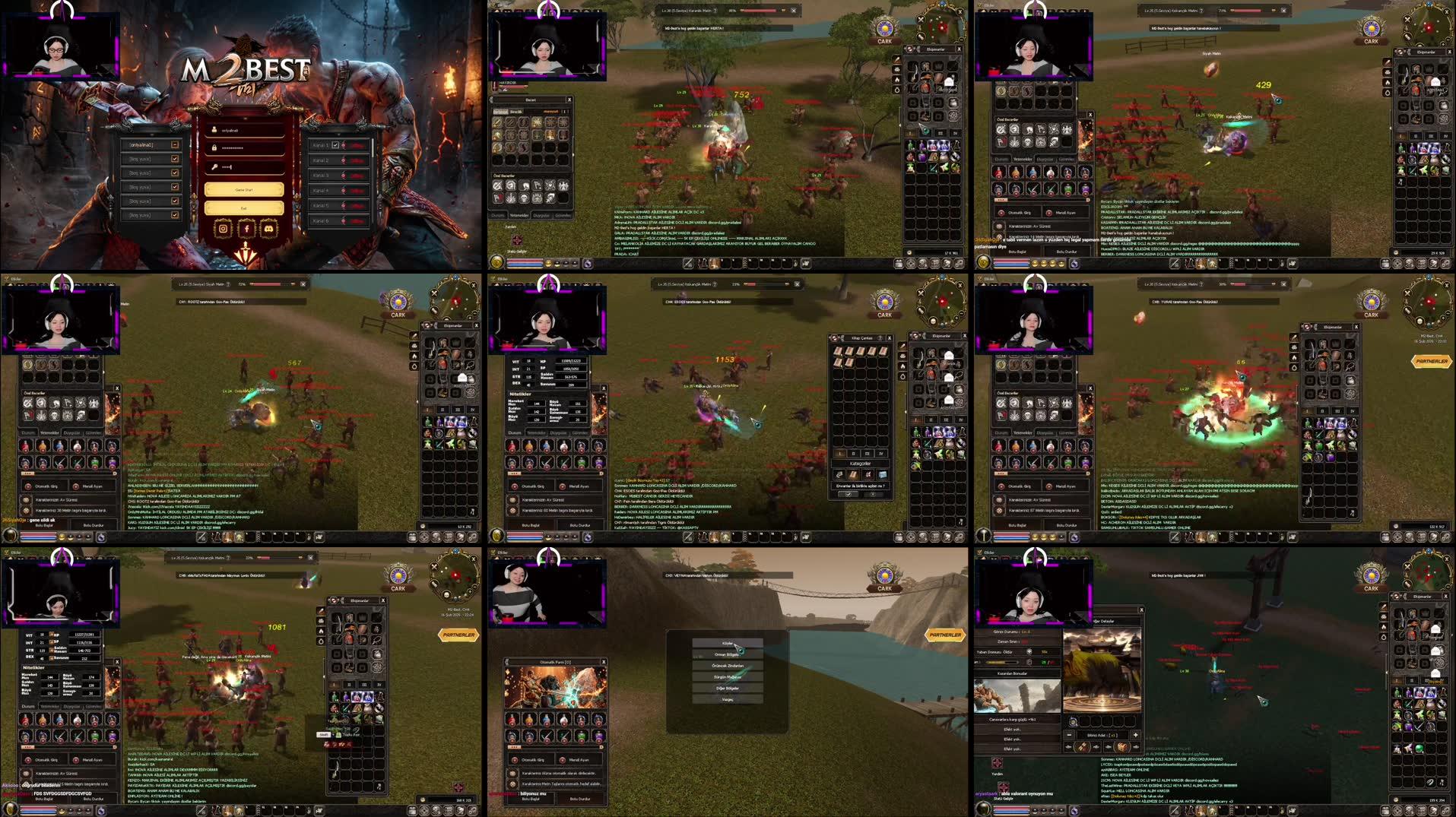
Task: Click the help question mark beside Kokarcık Metini
Action: coord(715,284)
